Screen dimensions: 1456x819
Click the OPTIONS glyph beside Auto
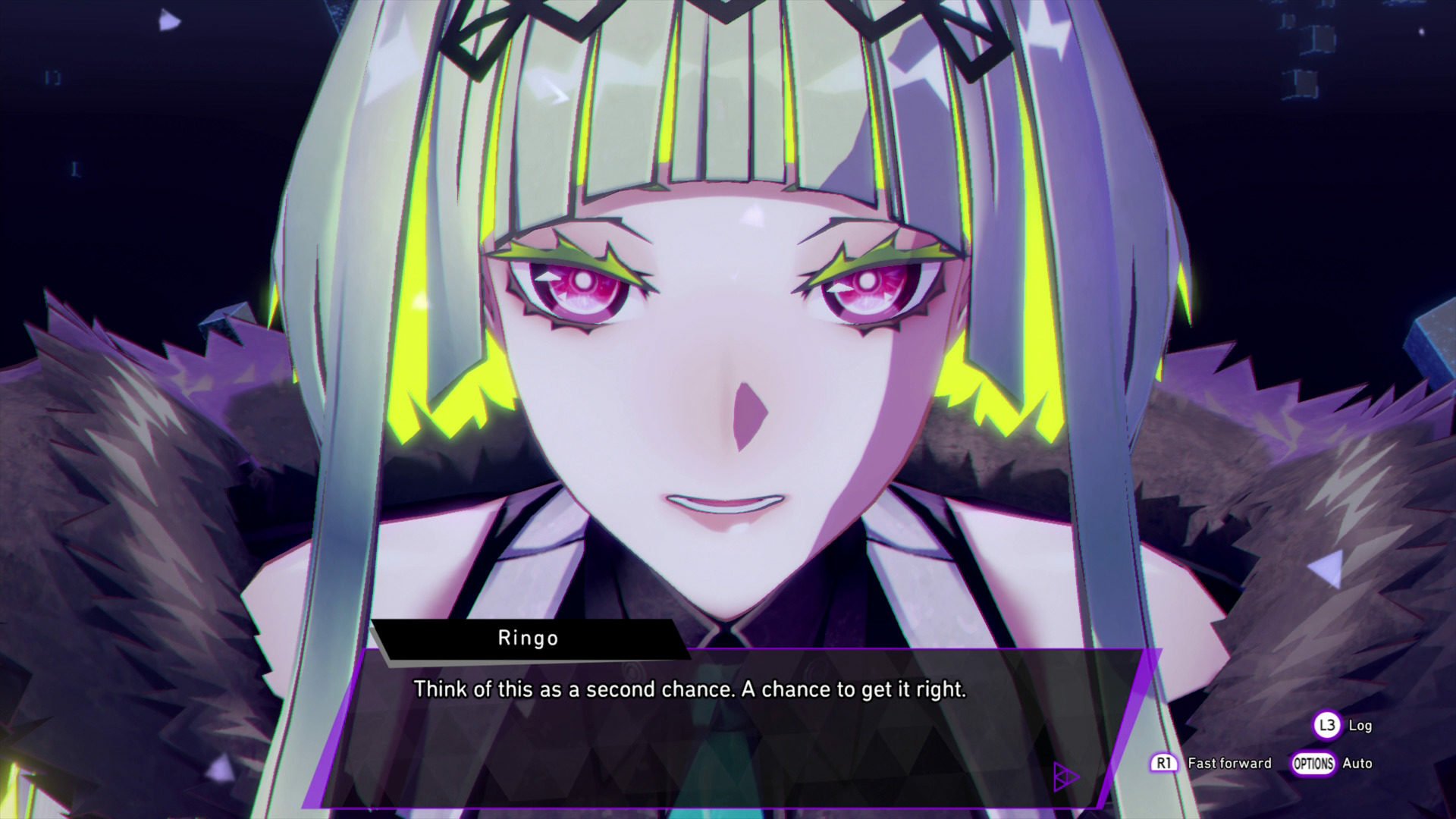[x=1314, y=764]
